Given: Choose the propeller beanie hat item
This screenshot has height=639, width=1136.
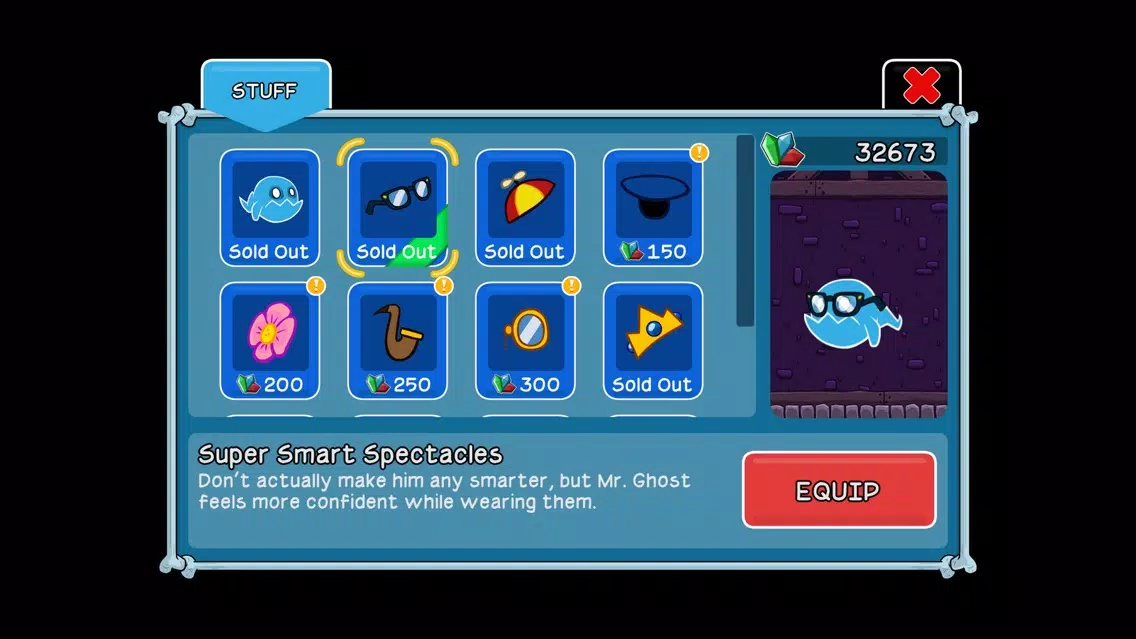Looking at the screenshot, I should (x=525, y=207).
